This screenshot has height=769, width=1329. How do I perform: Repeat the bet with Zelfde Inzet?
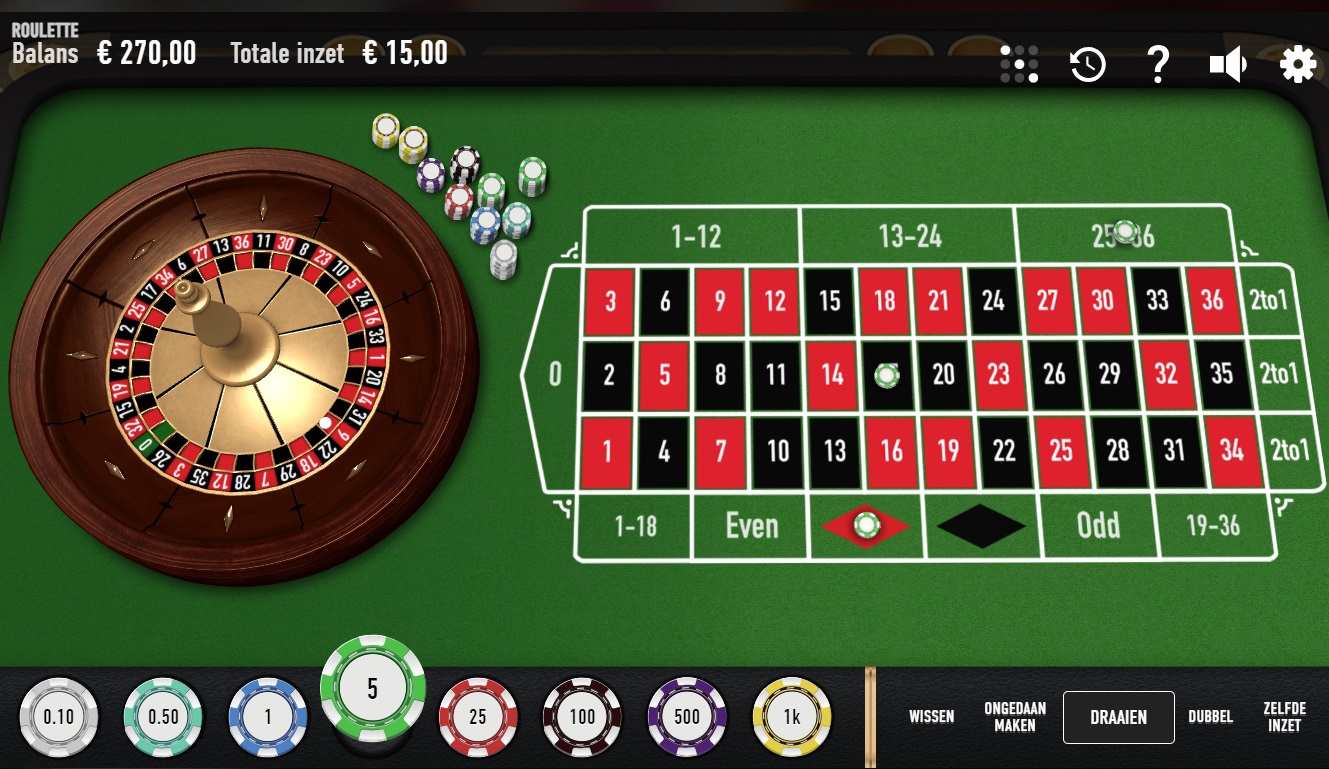pyautogui.click(x=1285, y=717)
